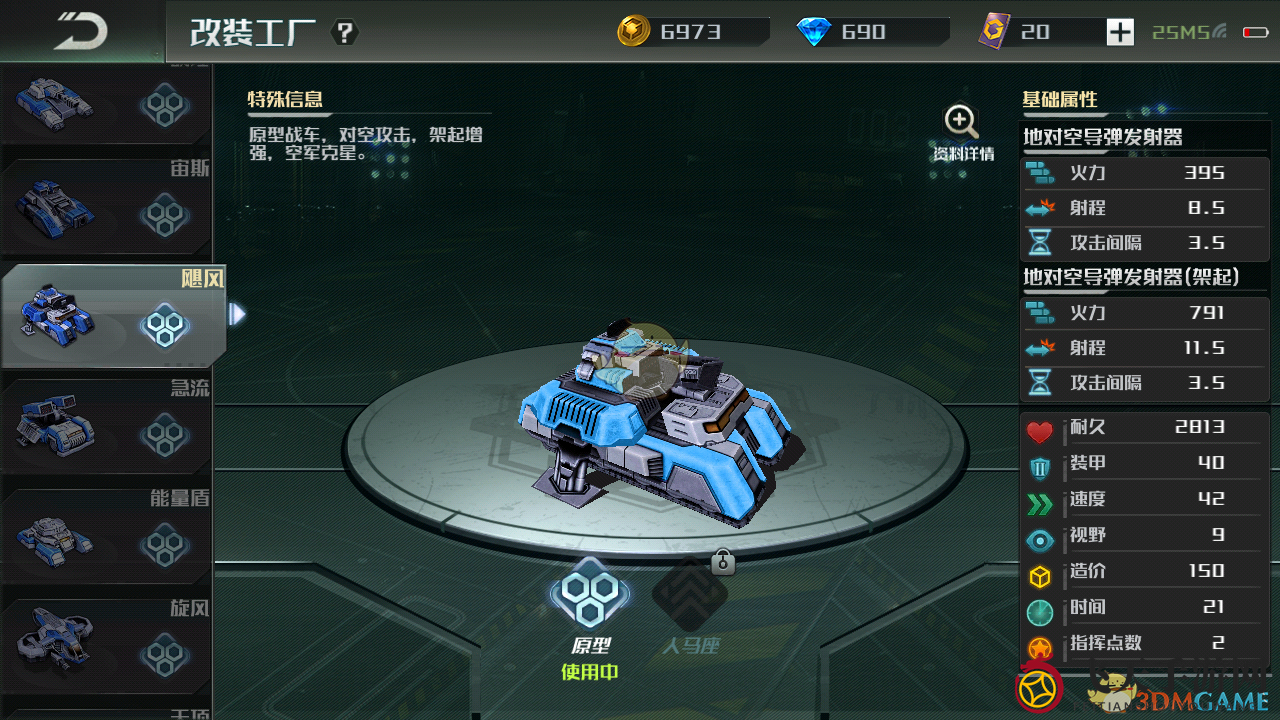Expand the arrow beside 飓风 entry
The width and height of the screenshot is (1280, 720).
[237, 315]
